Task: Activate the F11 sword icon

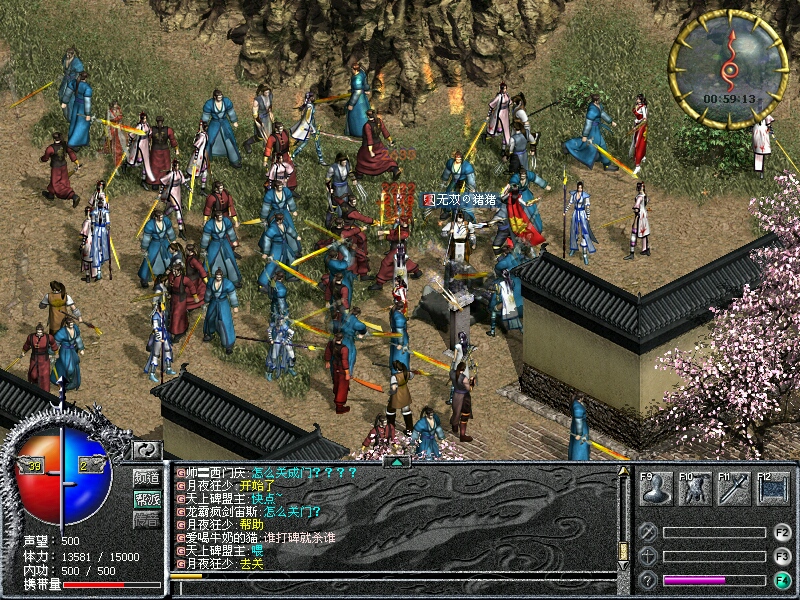Action: pos(734,488)
